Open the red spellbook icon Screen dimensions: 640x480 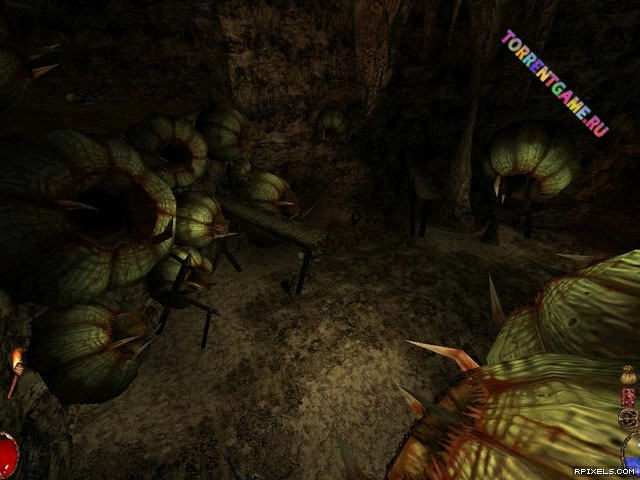pyautogui.click(x=626, y=396)
